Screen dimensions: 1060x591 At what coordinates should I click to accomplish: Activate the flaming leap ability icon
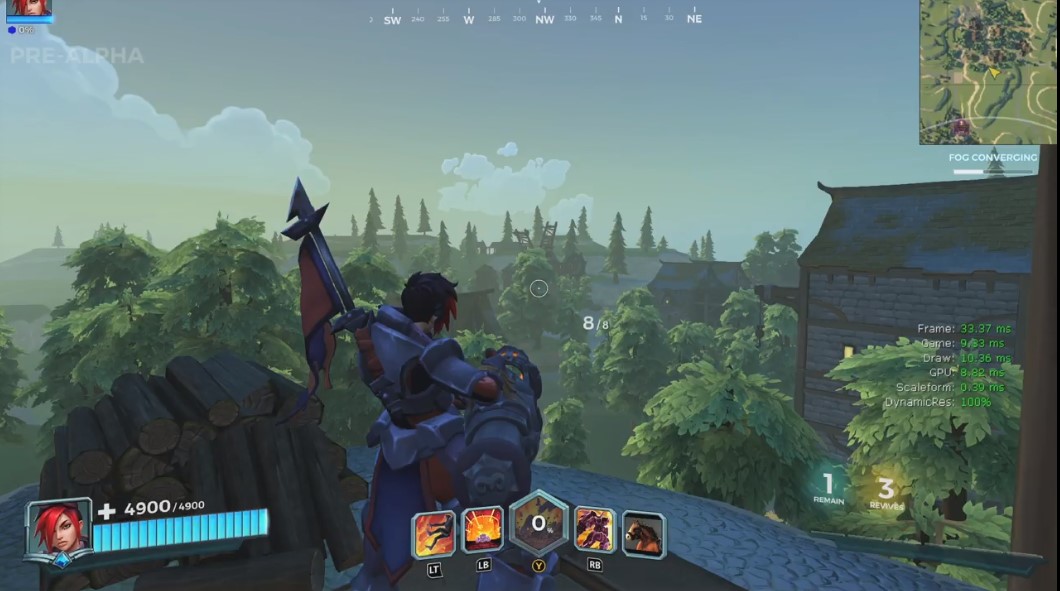coord(434,534)
